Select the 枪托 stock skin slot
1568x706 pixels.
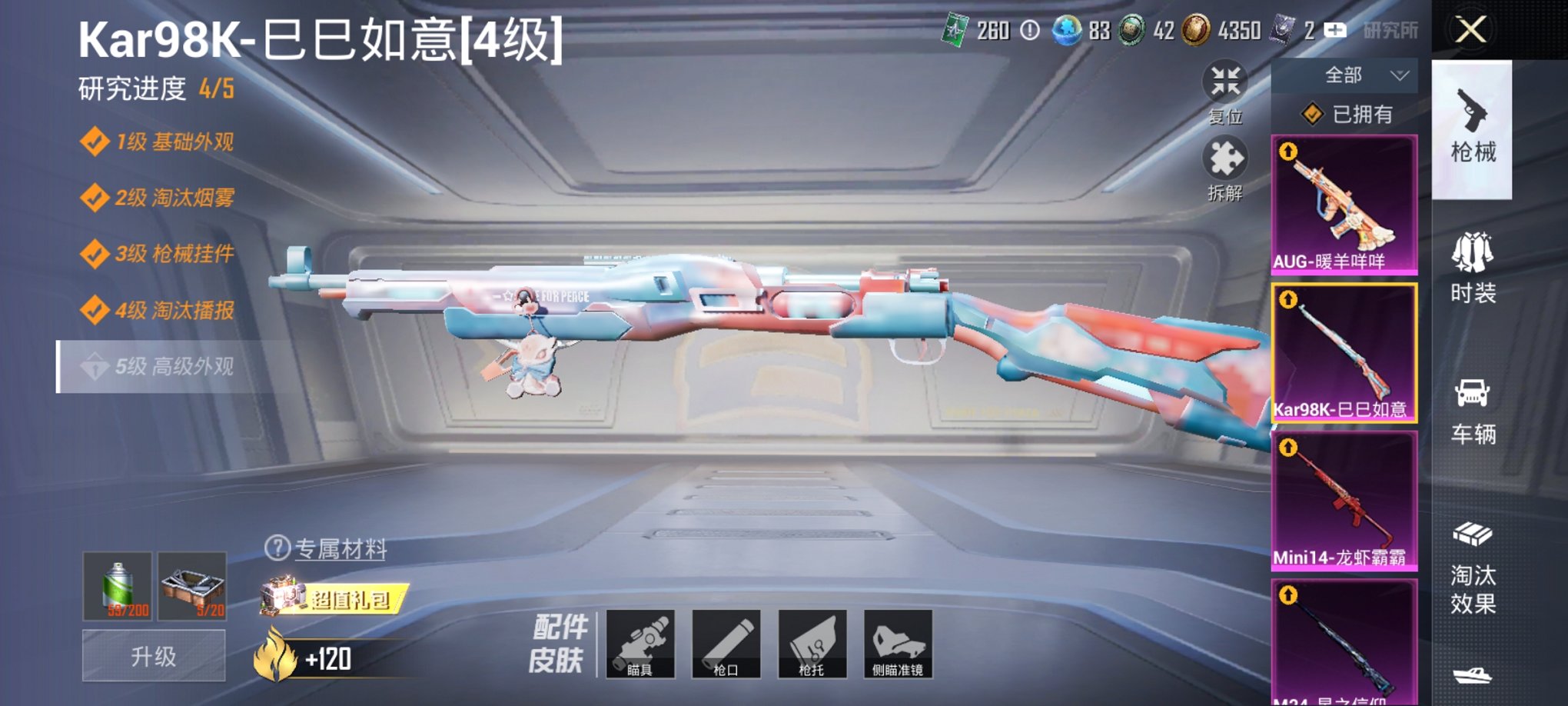point(812,644)
